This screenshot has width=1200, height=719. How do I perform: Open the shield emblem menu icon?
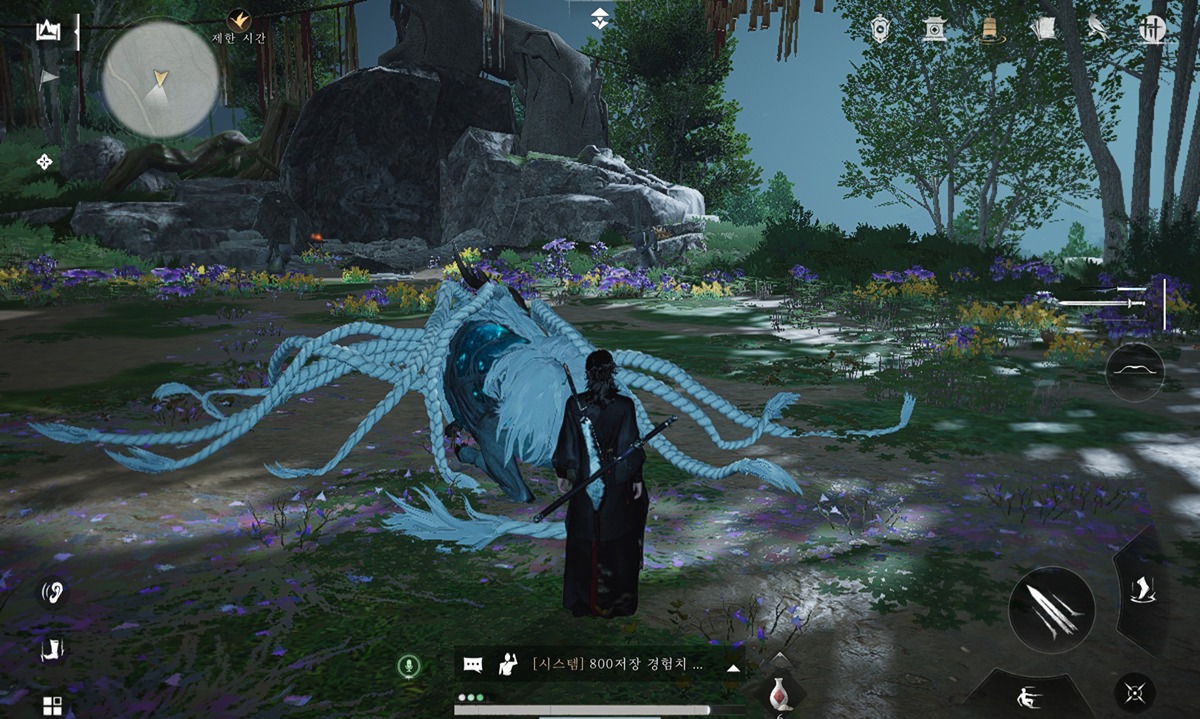click(881, 29)
